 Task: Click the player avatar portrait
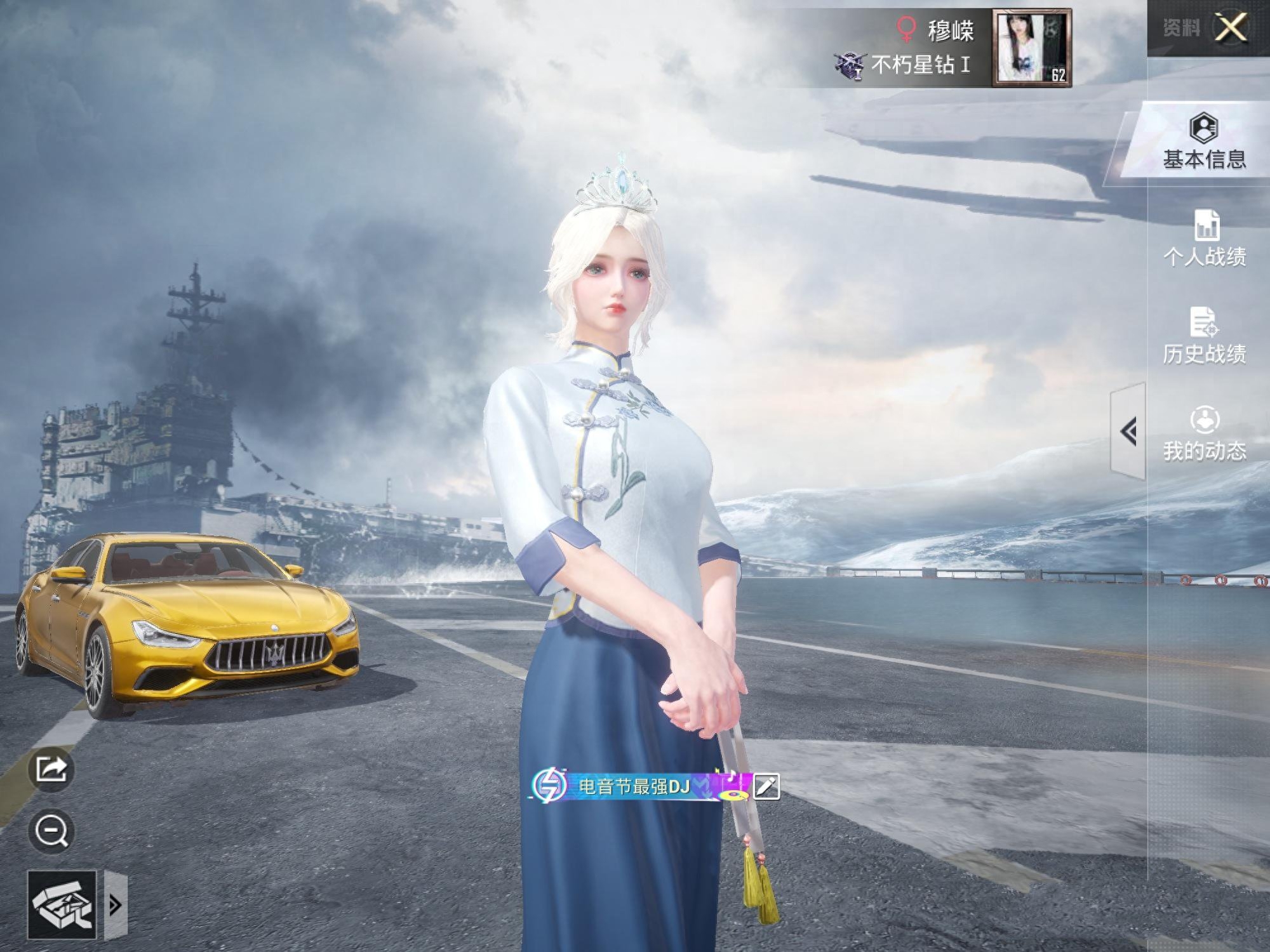pyautogui.click(x=1031, y=48)
